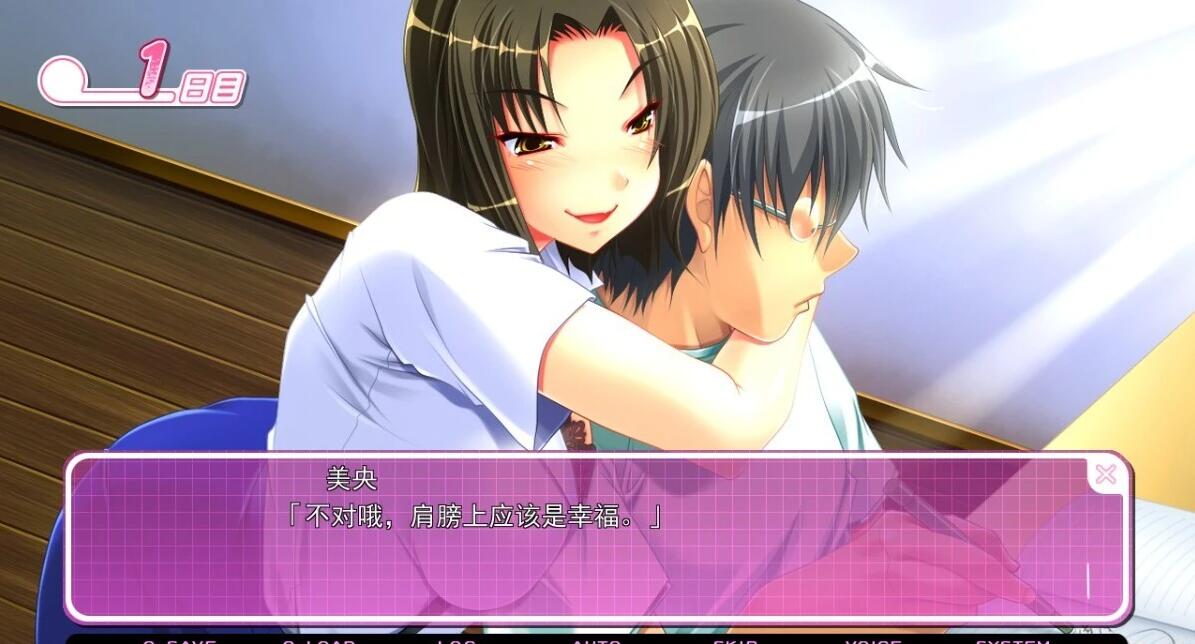Advance the dialogue in the pink text box

[x=598, y=560]
